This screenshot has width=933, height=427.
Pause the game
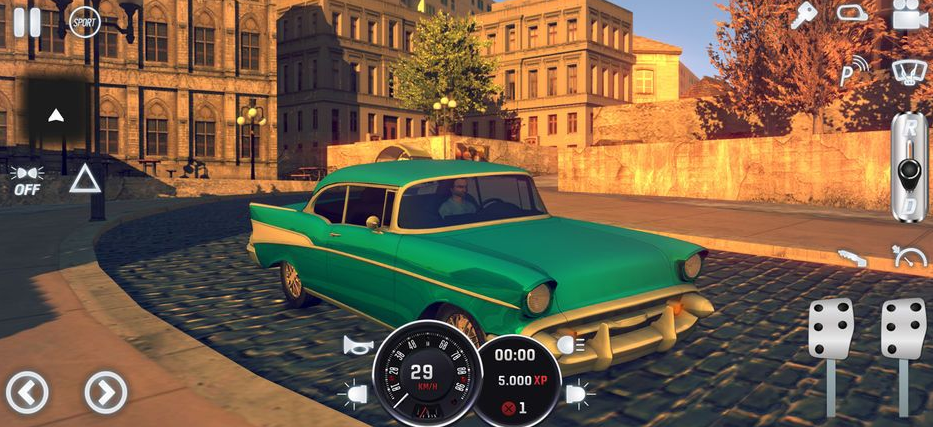[x=27, y=20]
